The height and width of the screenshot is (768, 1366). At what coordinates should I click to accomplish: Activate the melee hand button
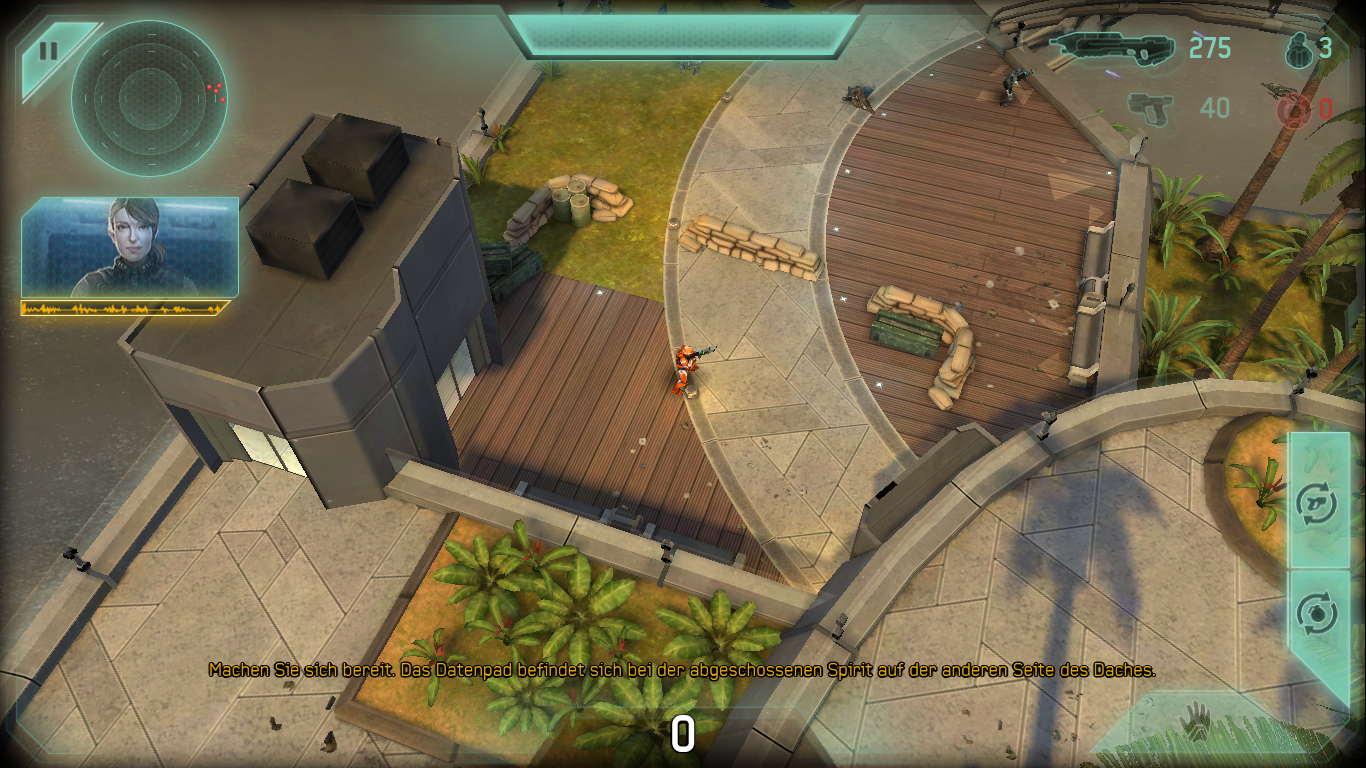point(1196,722)
